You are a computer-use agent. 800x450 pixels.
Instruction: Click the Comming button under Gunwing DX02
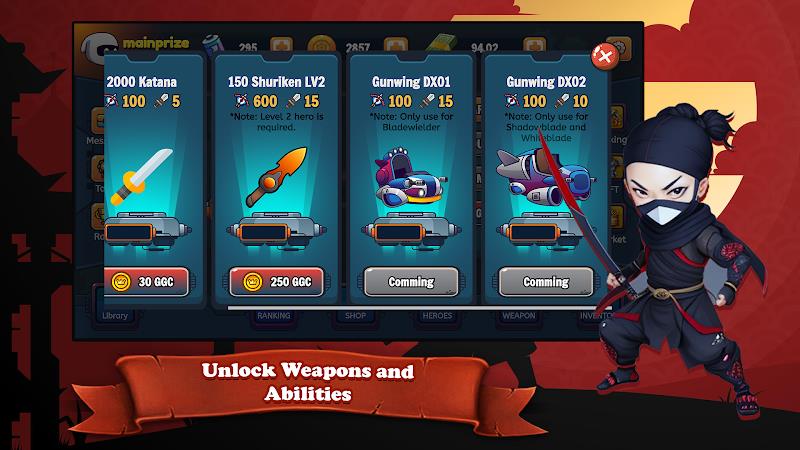point(545,282)
